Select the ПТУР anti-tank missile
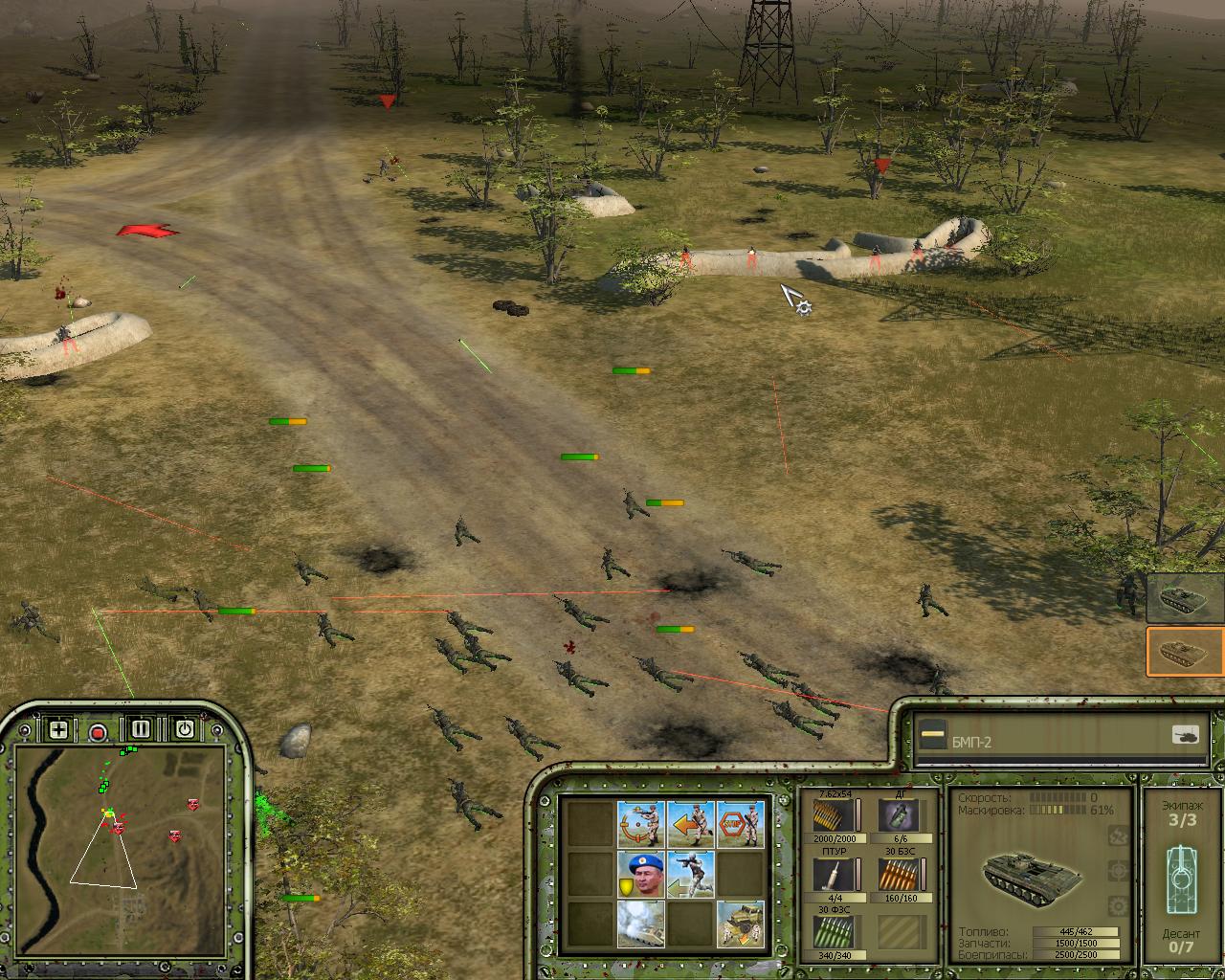 (x=833, y=874)
